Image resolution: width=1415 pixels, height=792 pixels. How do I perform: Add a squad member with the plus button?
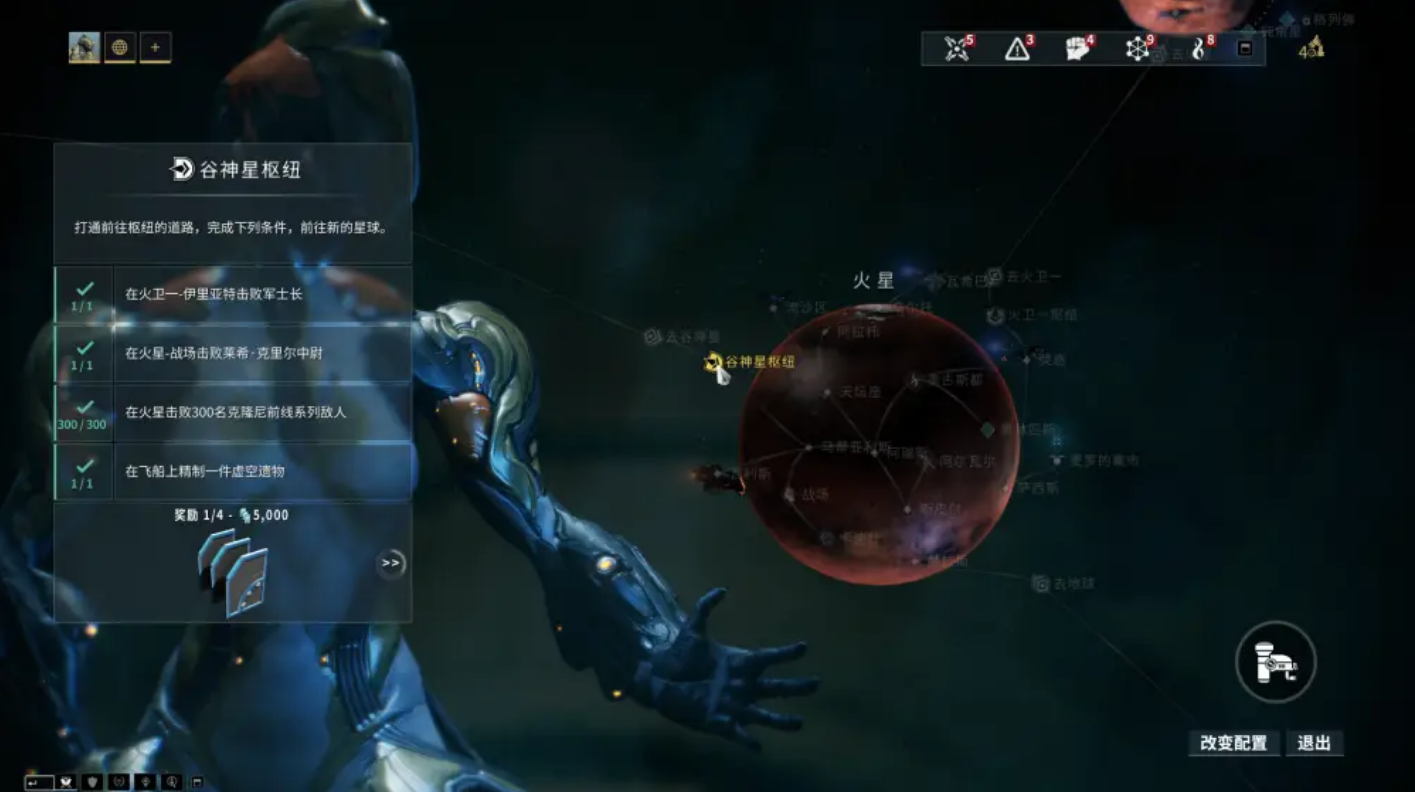155,47
